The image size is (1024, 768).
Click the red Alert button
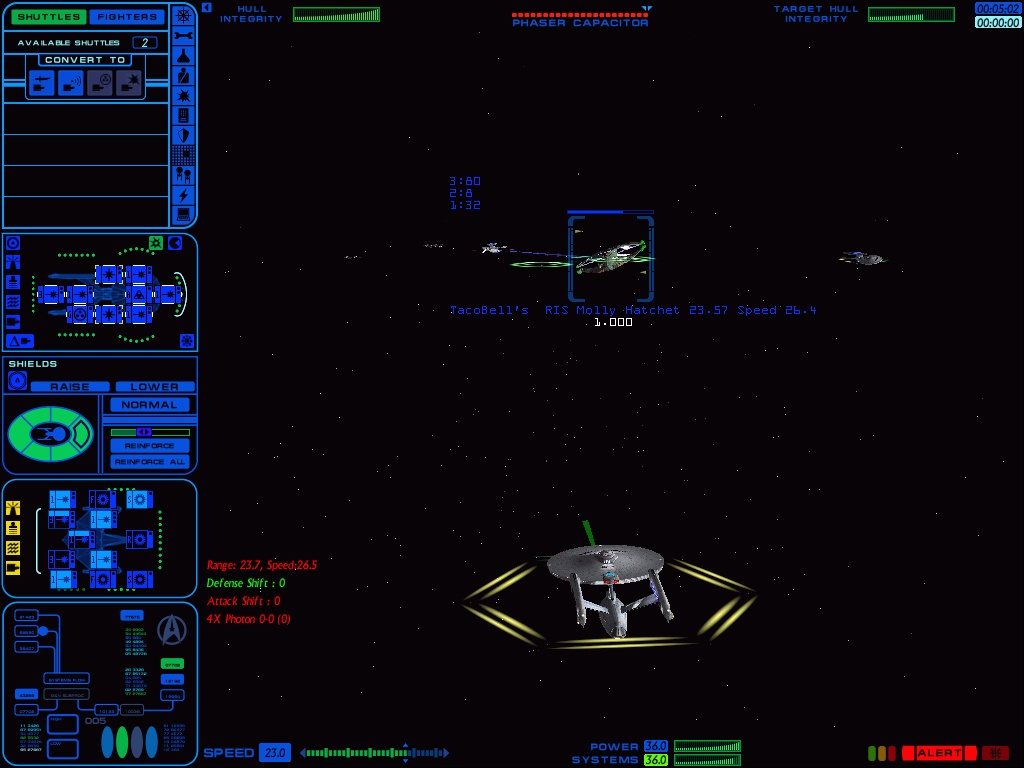click(939, 753)
